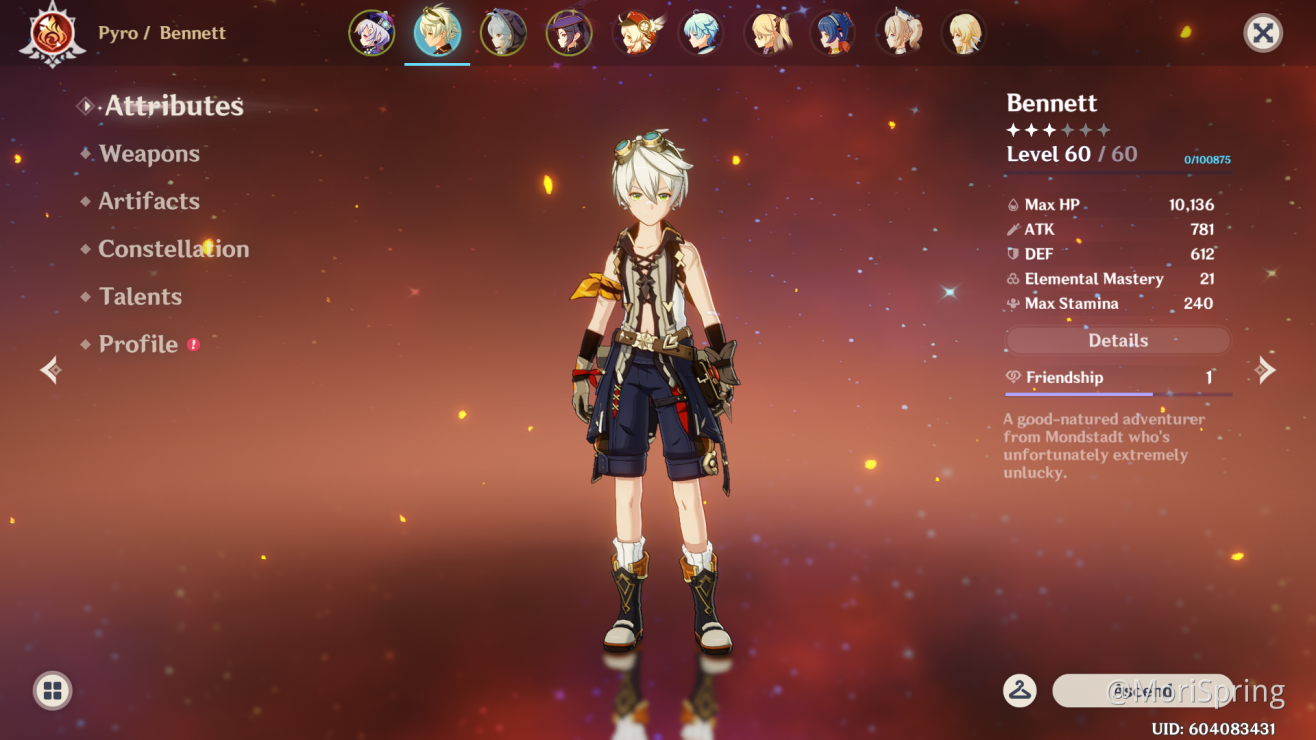Open the Weapons section
Viewport: 1316px width, 740px height.
click(x=149, y=154)
